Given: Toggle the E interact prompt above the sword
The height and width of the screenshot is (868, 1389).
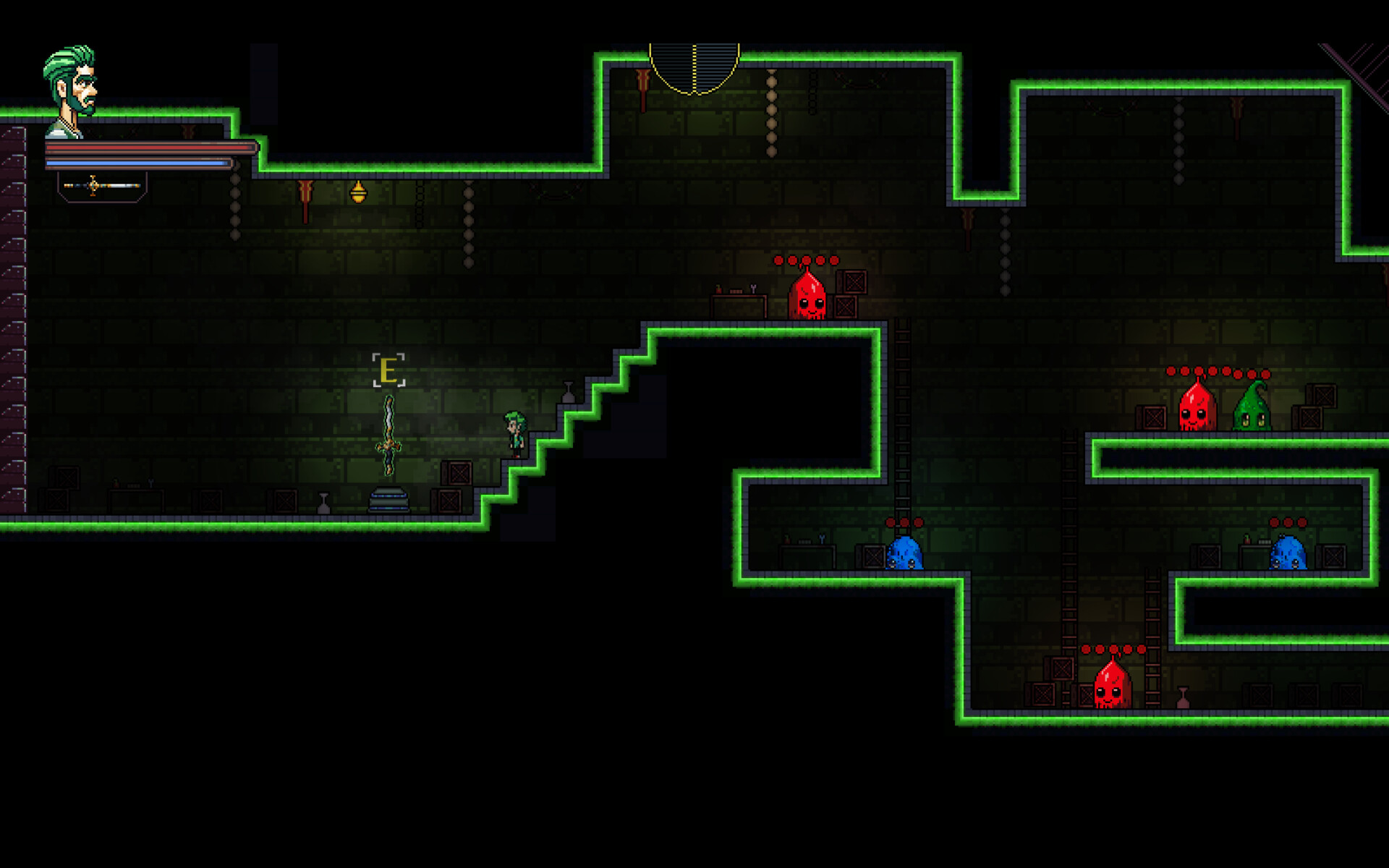Looking at the screenshot, I should click(x=388, y=370).
